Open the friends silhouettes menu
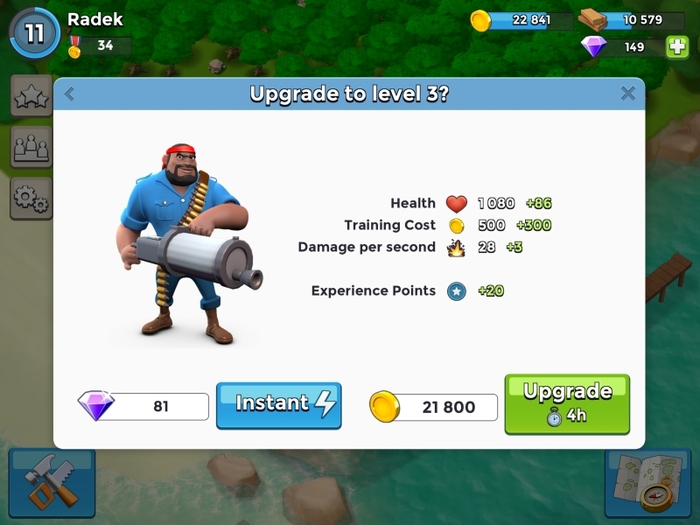Image resolution: width=700 pixels, height=525 pixels. pos(31,147)
